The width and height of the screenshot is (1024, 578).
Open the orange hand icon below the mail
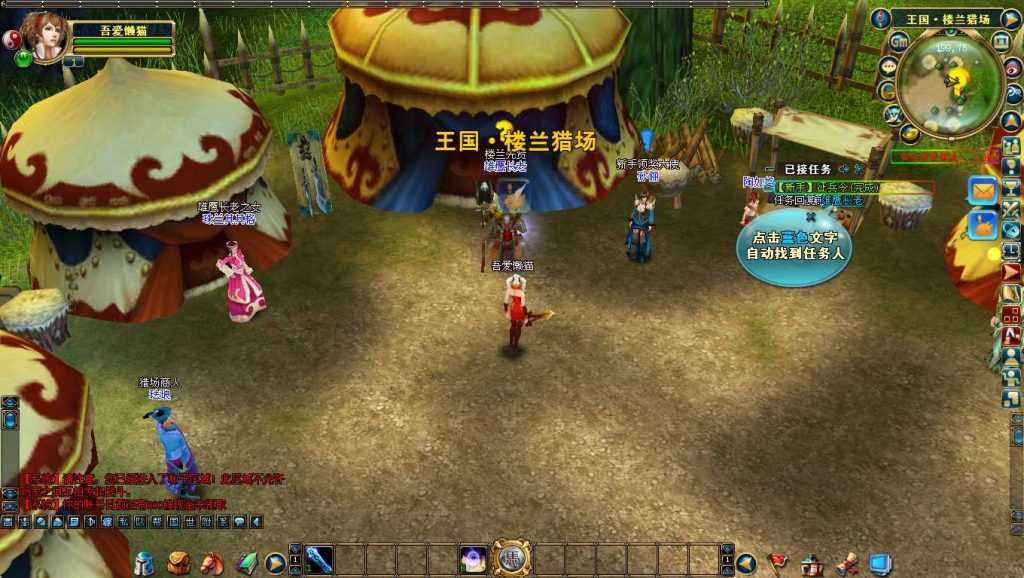983,226
